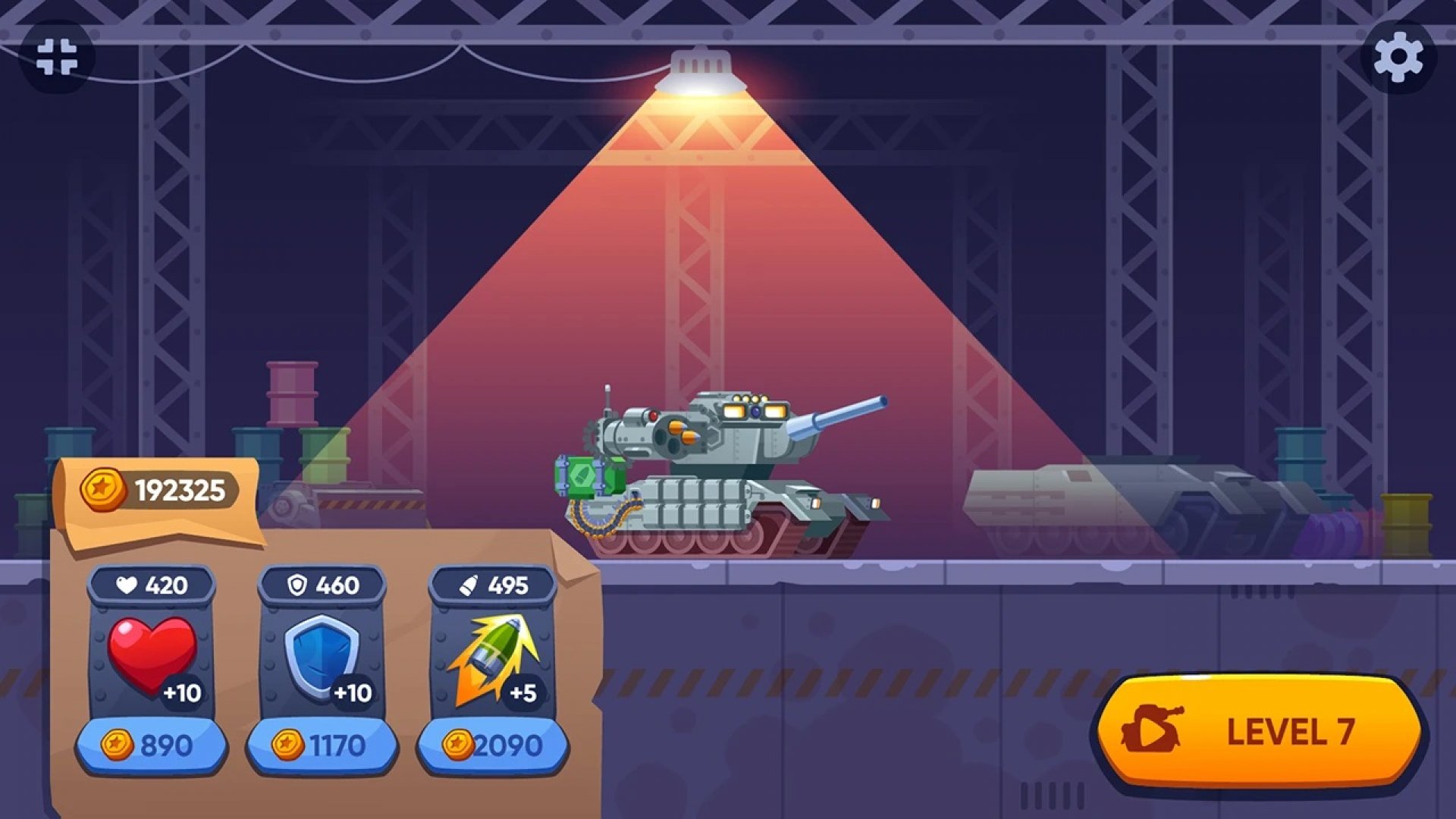Exit fullscreen with the collapse icon

[x=57, y=57]
